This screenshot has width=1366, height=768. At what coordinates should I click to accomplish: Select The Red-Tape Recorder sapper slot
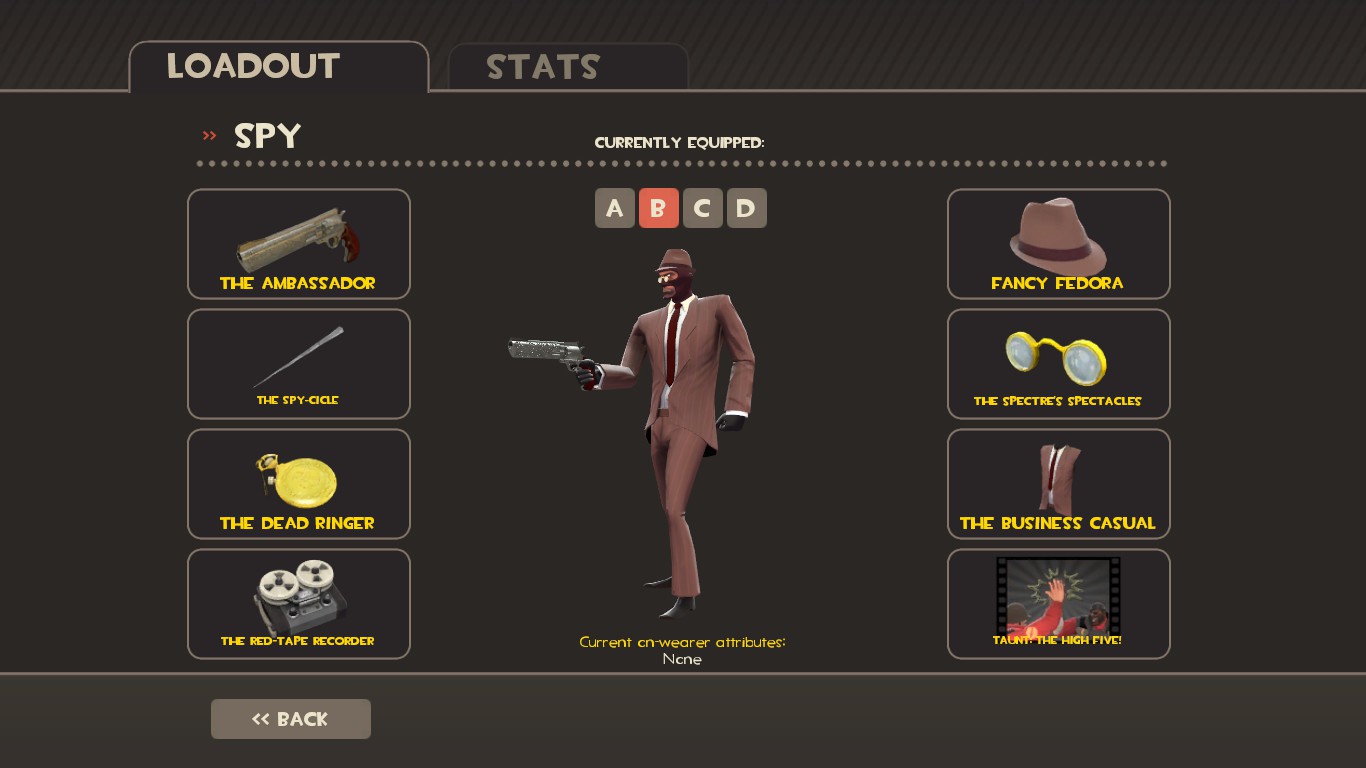(298, 604)
